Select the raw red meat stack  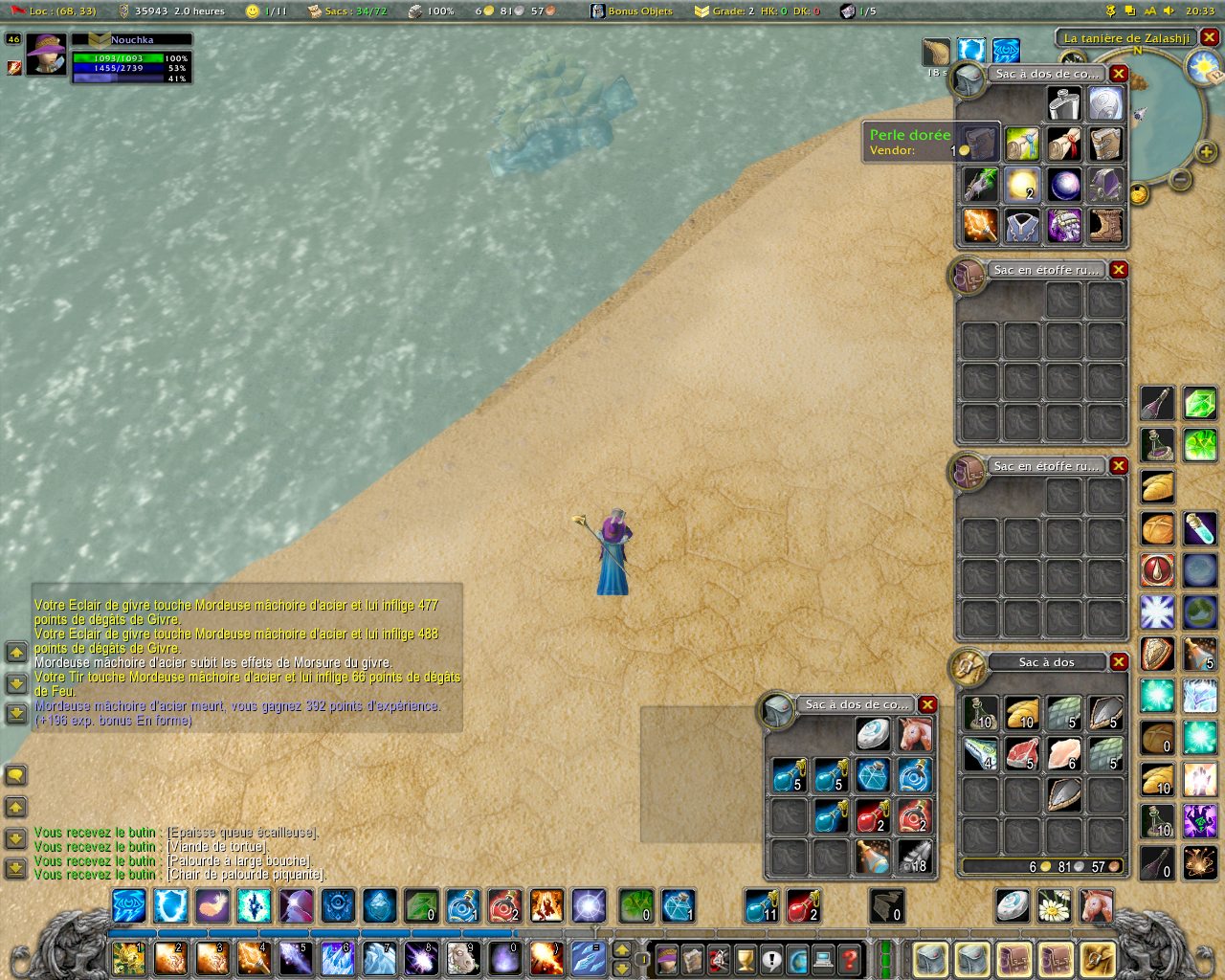coord(1022,753)
